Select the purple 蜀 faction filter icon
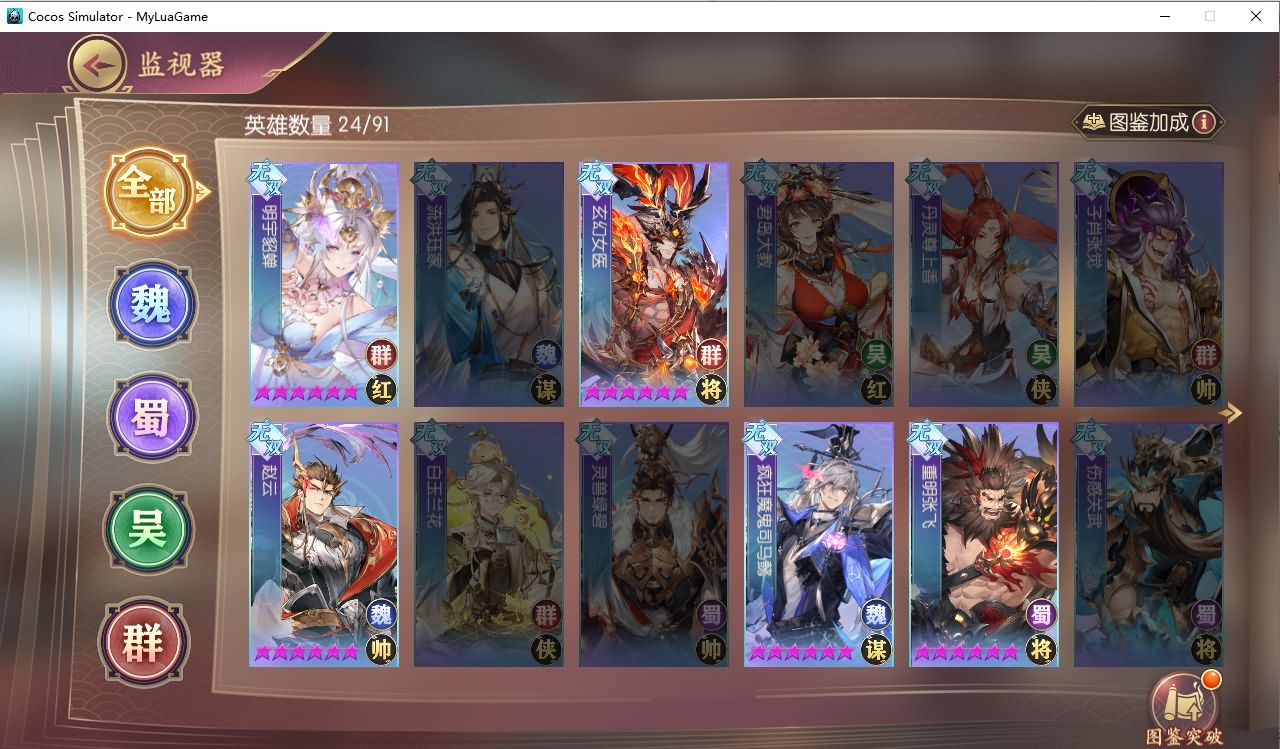Viewport: 1280px width, 749px height. pos(151,417)
